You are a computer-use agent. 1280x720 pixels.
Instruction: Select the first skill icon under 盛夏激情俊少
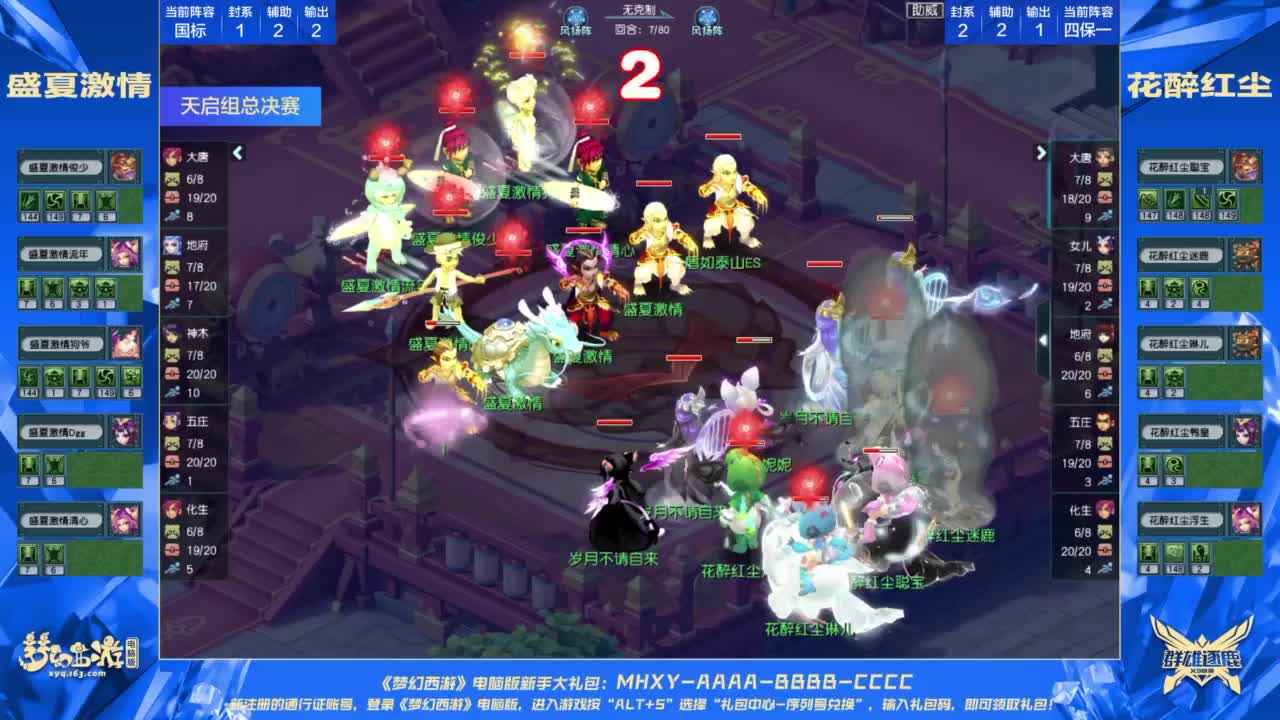coord(29,201)
